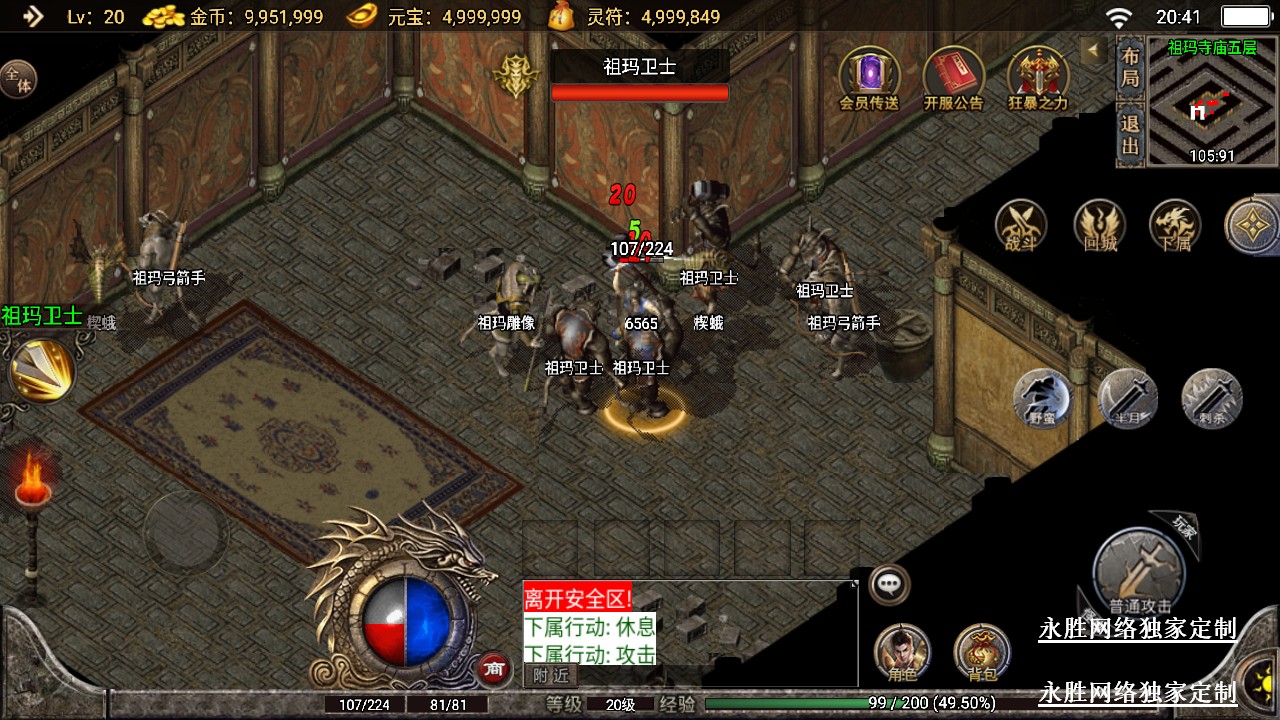Use the 刺杀 assassinate sword skill
Screen dimensions: 1280x720
click(1212, 398)
